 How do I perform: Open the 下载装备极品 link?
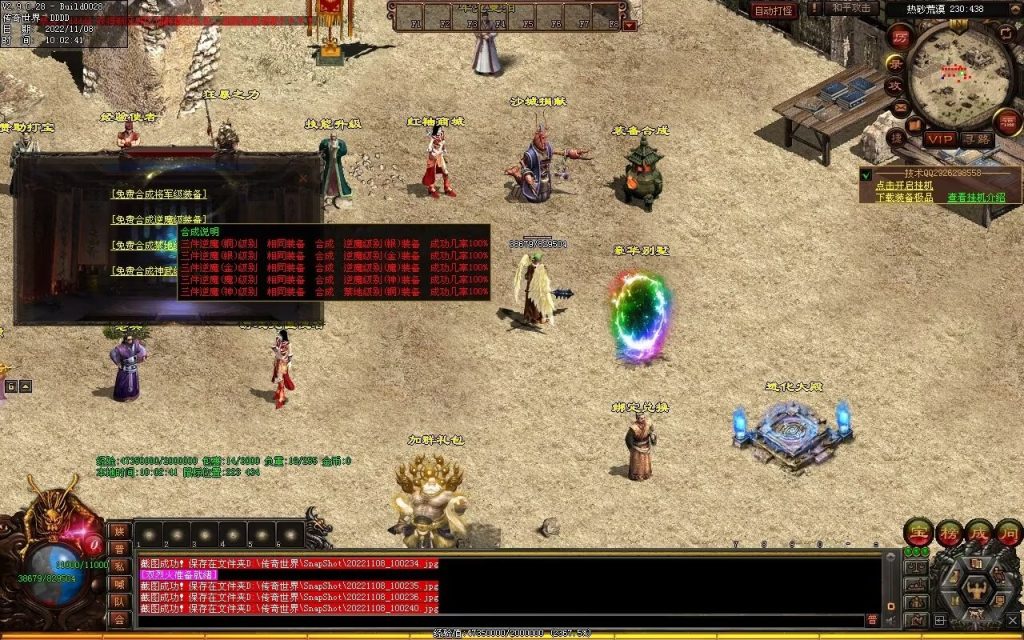point(903,197)
